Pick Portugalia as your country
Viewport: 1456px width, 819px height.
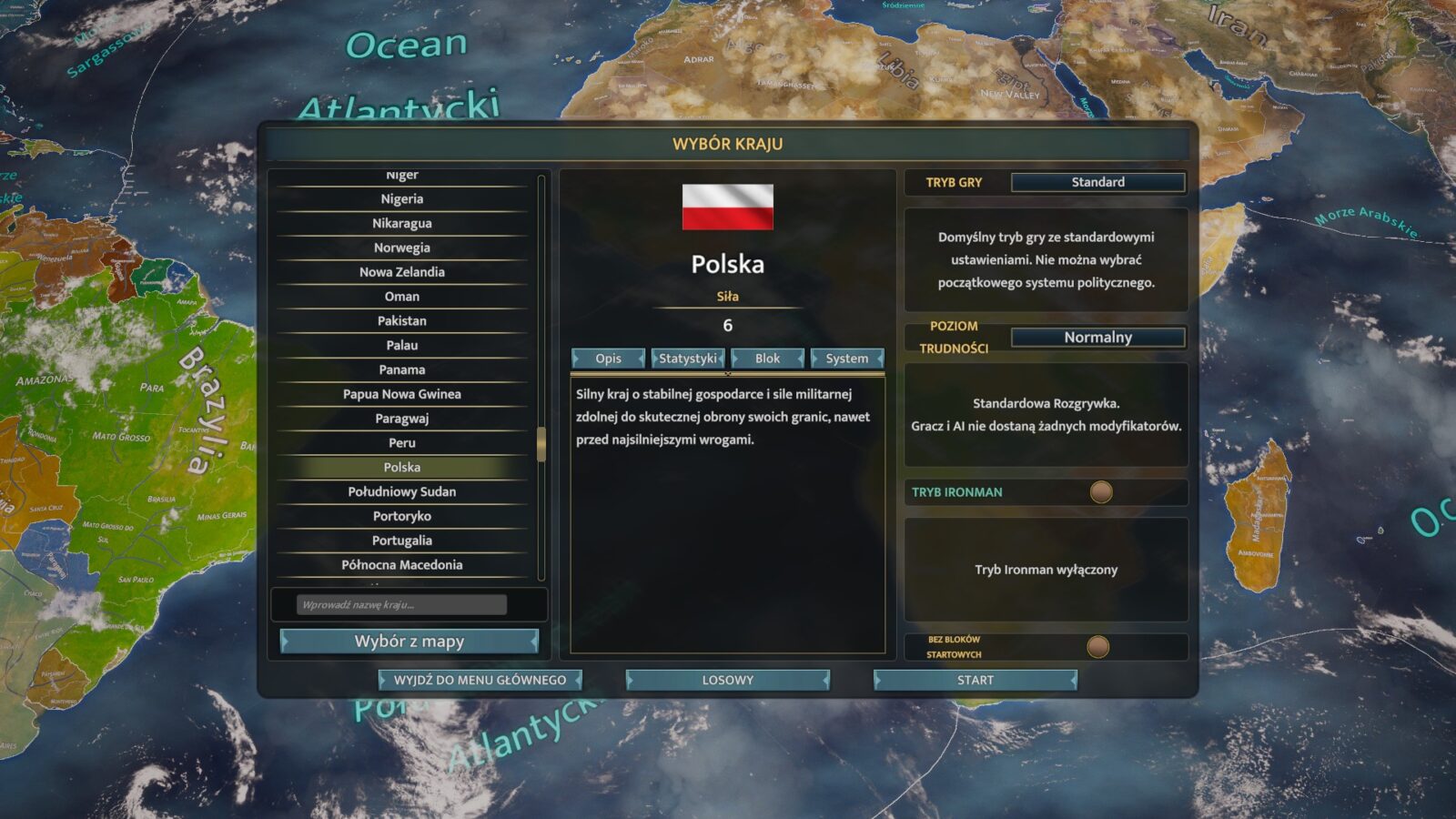[x=402, y=541]
